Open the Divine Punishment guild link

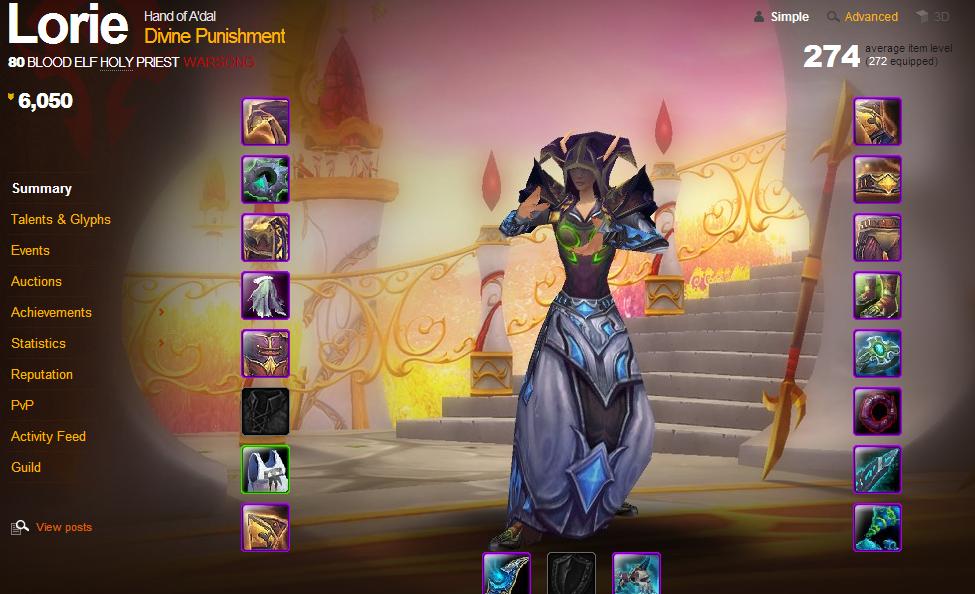tap(215, 36)
